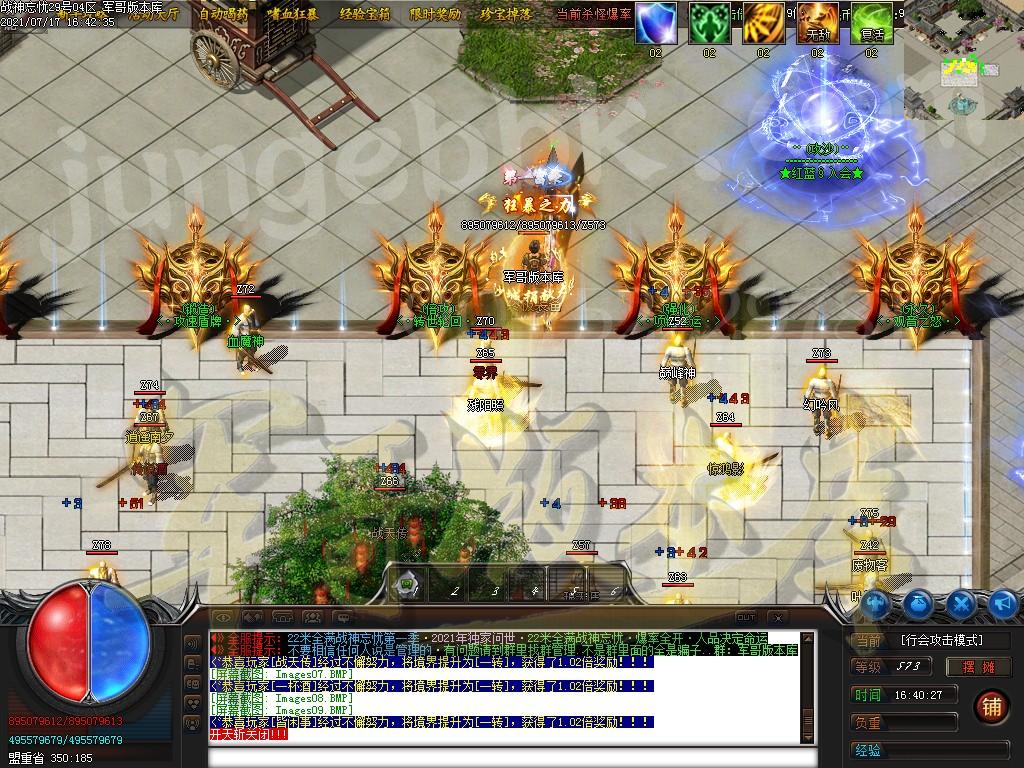The image size is (1024, 768).
Task: Select the blue shield buff icon
Action: (x=655, y=22)
